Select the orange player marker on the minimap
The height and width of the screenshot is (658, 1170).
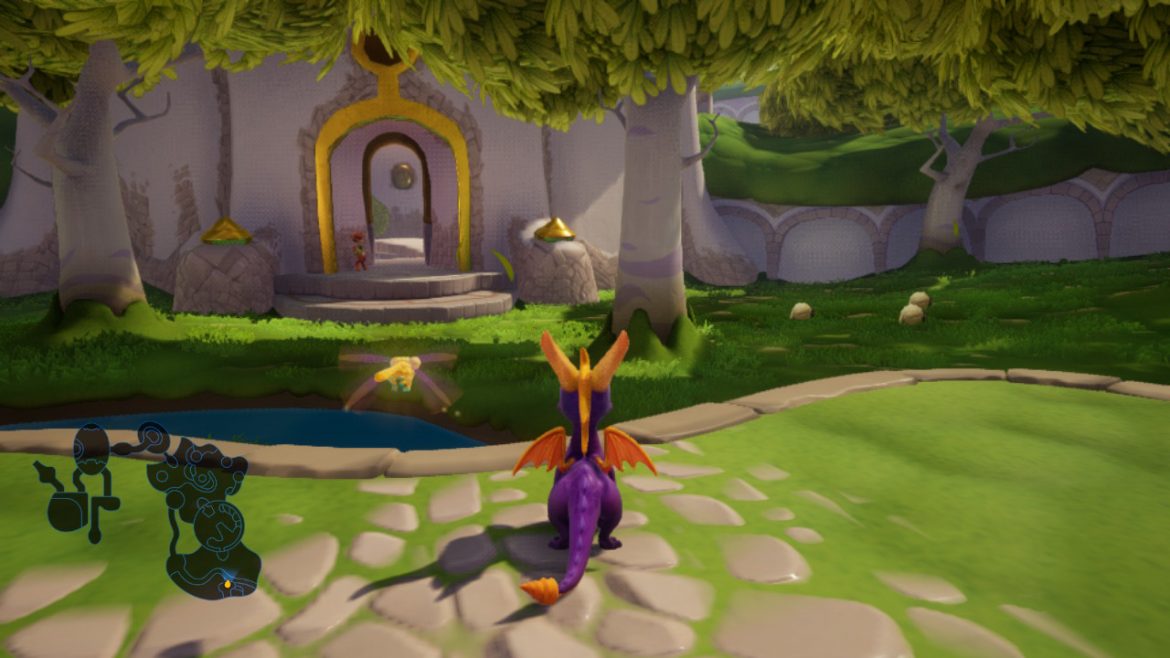pos(227,583)
